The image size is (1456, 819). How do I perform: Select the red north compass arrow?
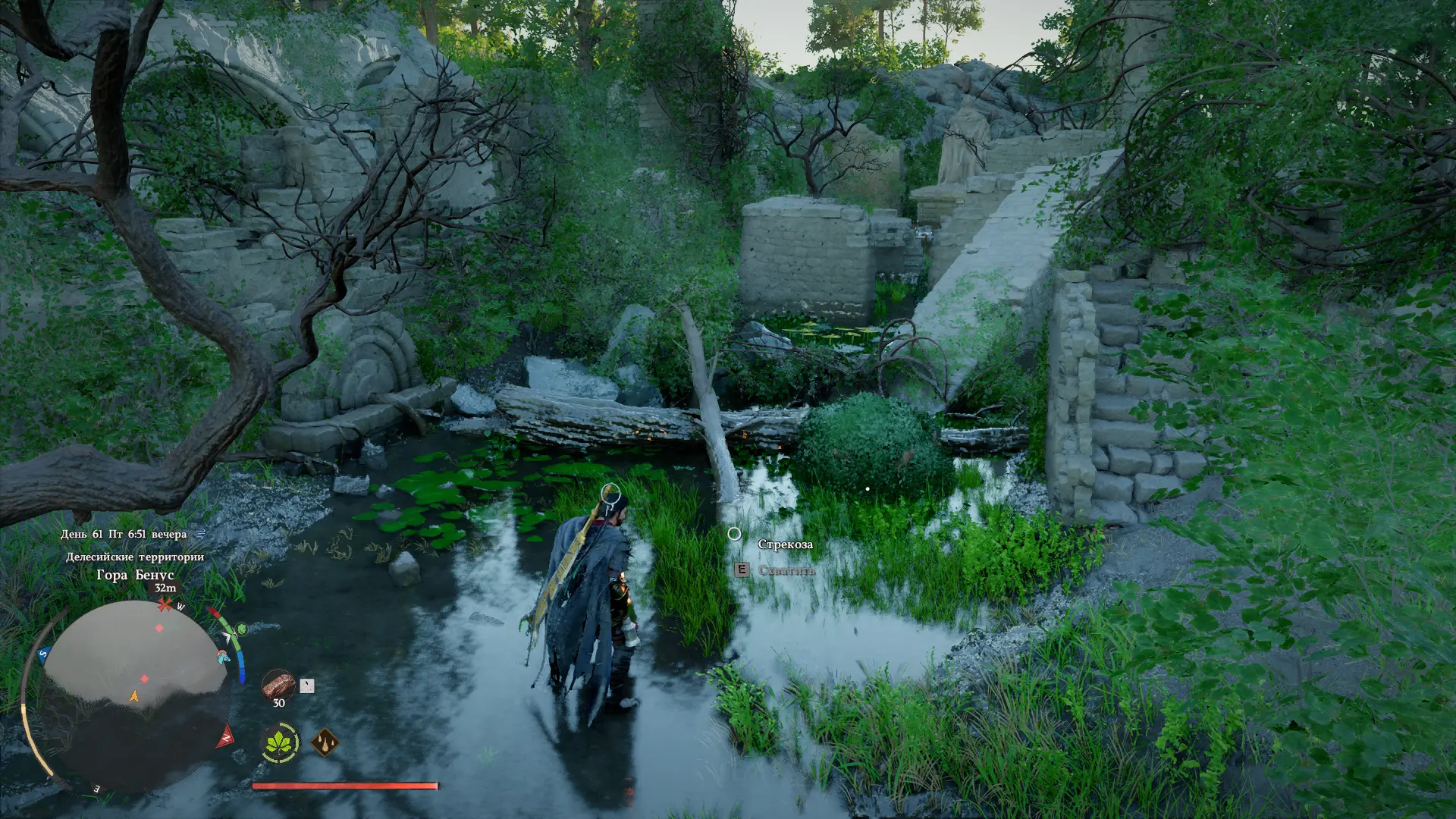[x=225, y=736]
